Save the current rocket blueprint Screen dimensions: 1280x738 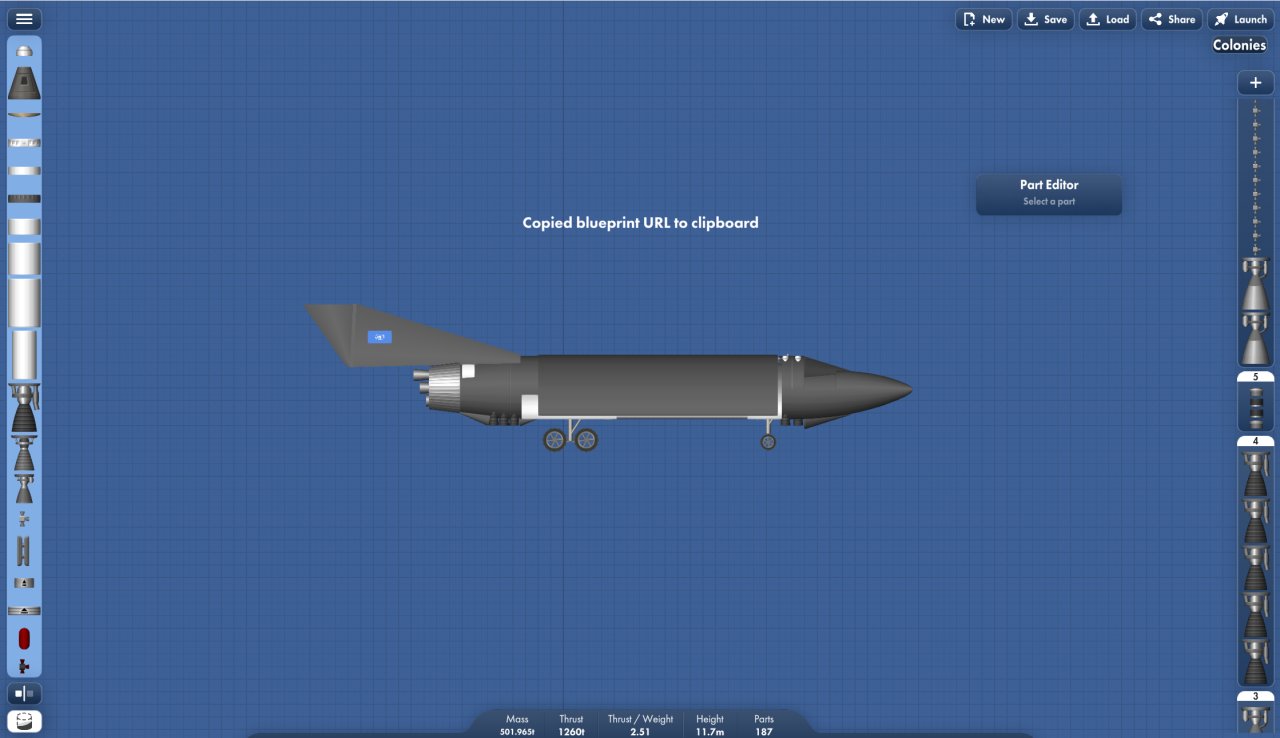coord(1045,18)
